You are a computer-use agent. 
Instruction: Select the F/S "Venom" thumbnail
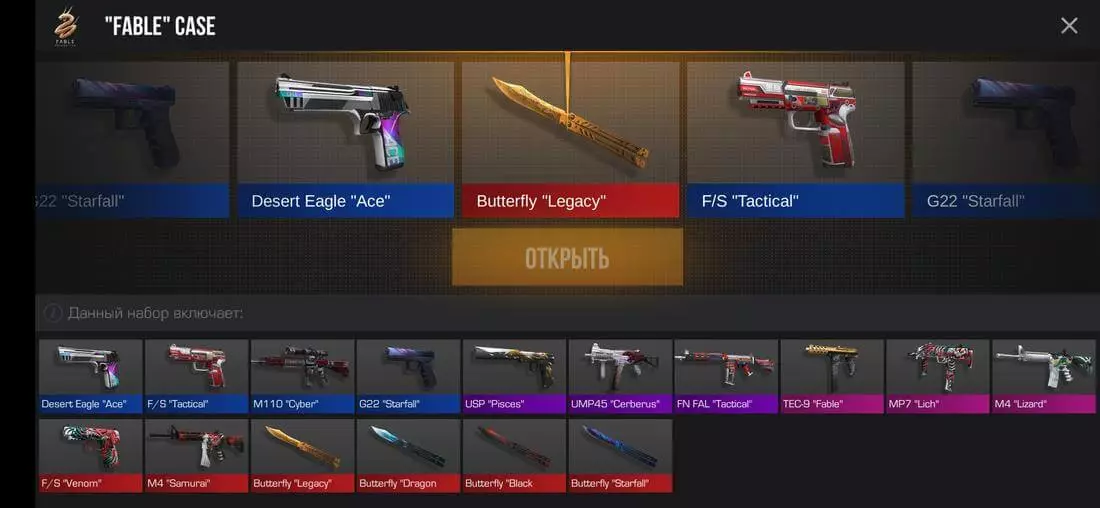pos(91,455)
